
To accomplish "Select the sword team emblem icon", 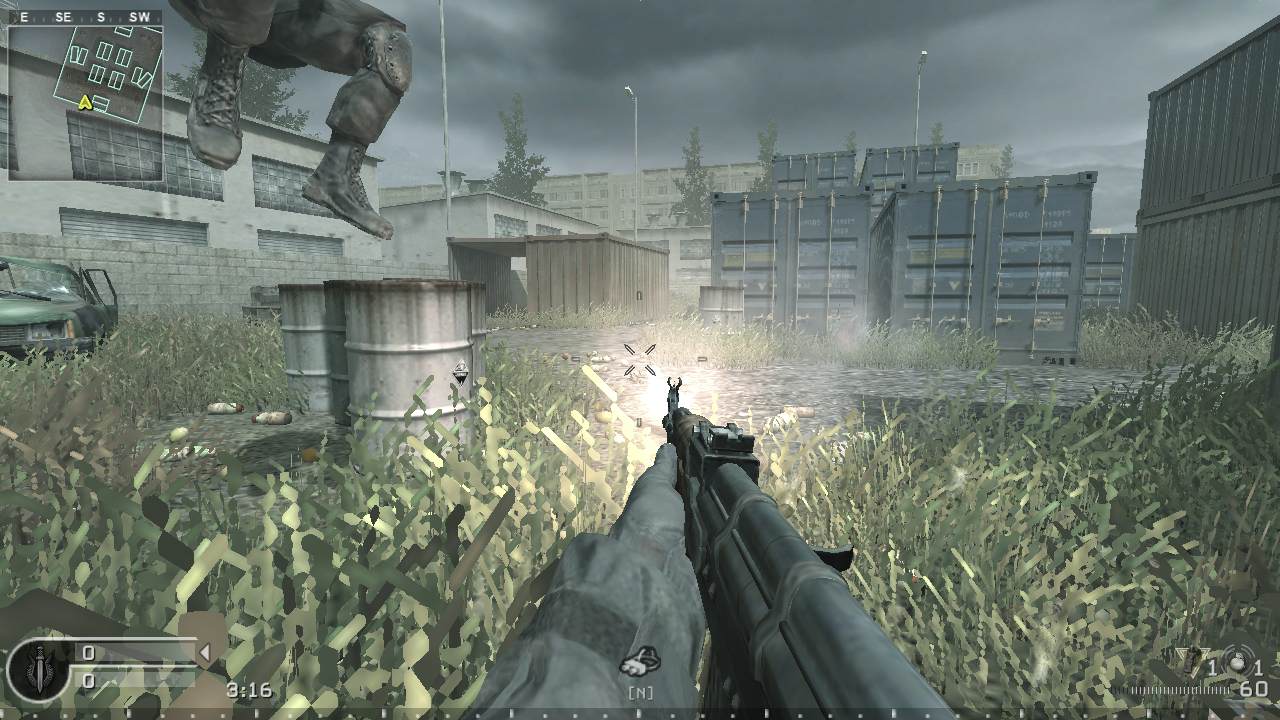I will [38, 668].
